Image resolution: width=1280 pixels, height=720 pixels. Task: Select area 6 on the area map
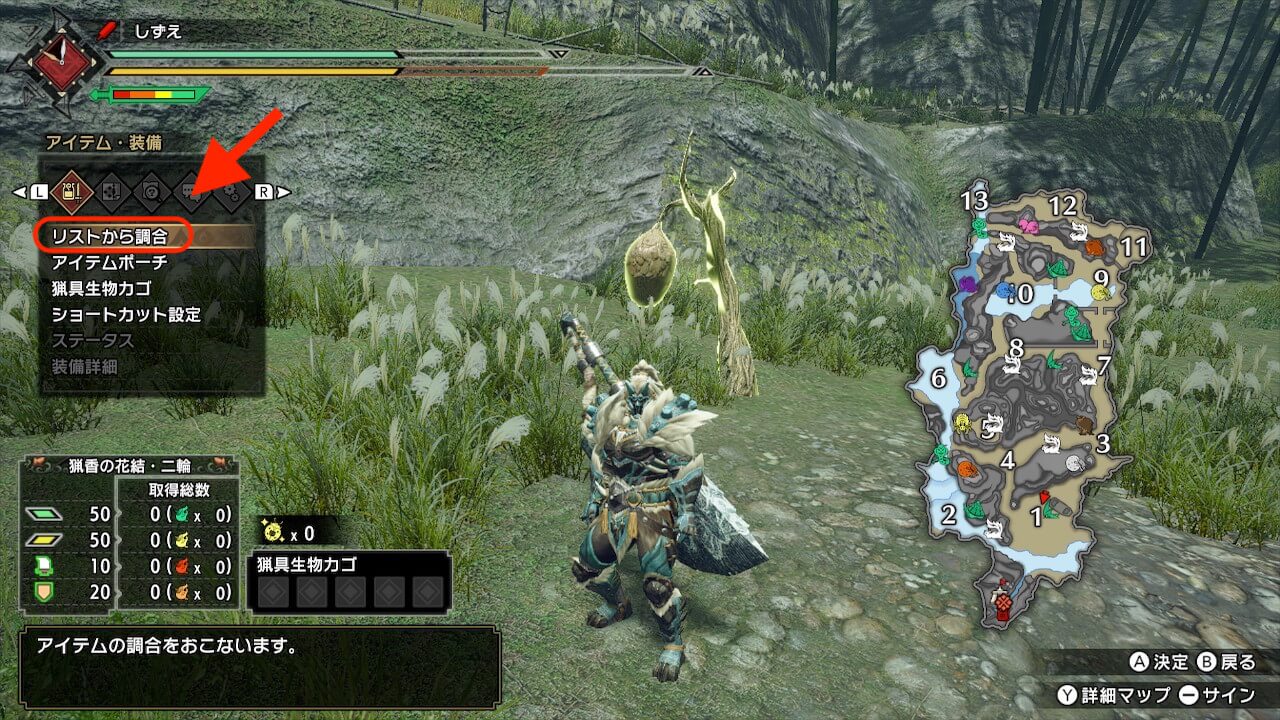[x=938, y=378]
